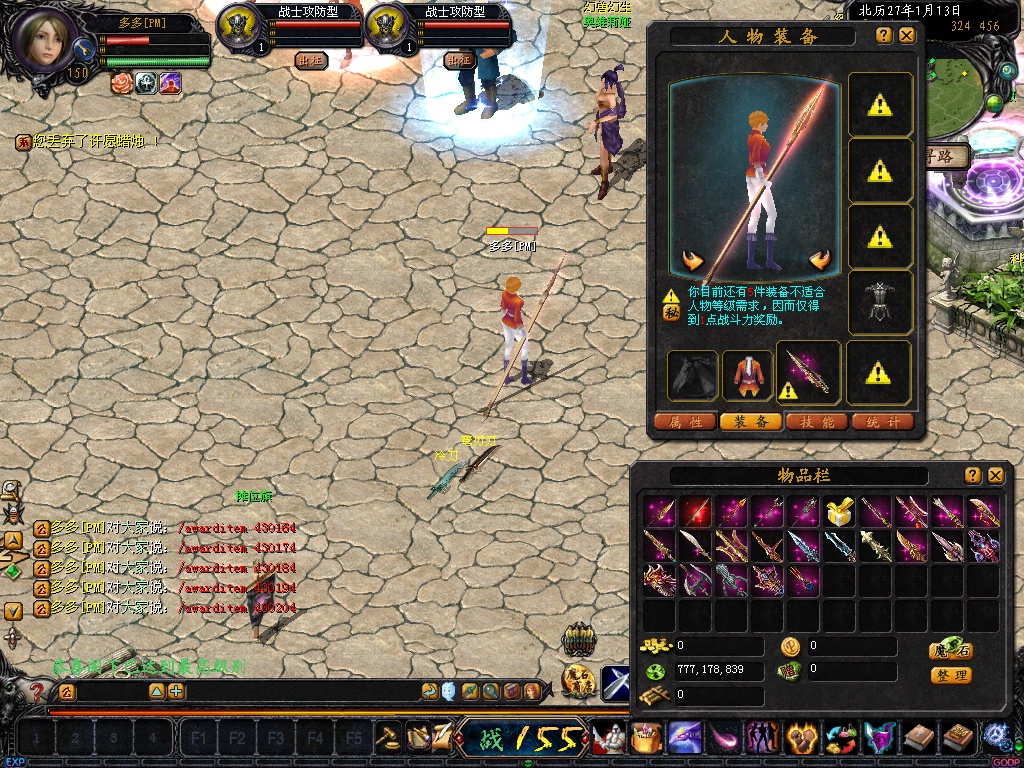The width and height of the screenshot is (1024, 768).
Task: Click the 整理 sort inventory button
Action: coord(950,676)
